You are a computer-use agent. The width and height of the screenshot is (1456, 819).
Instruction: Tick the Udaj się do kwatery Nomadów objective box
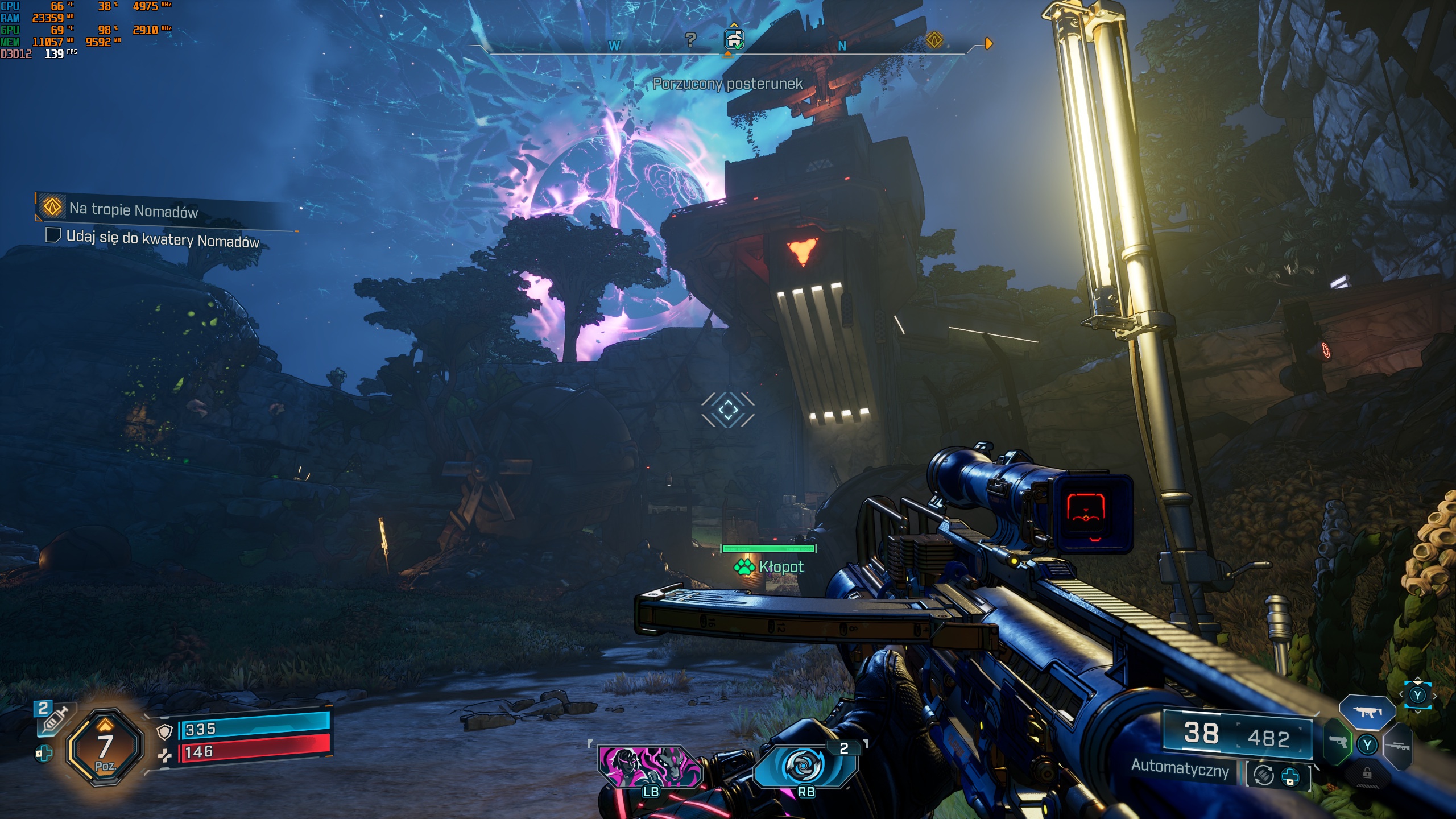(53, 235)
